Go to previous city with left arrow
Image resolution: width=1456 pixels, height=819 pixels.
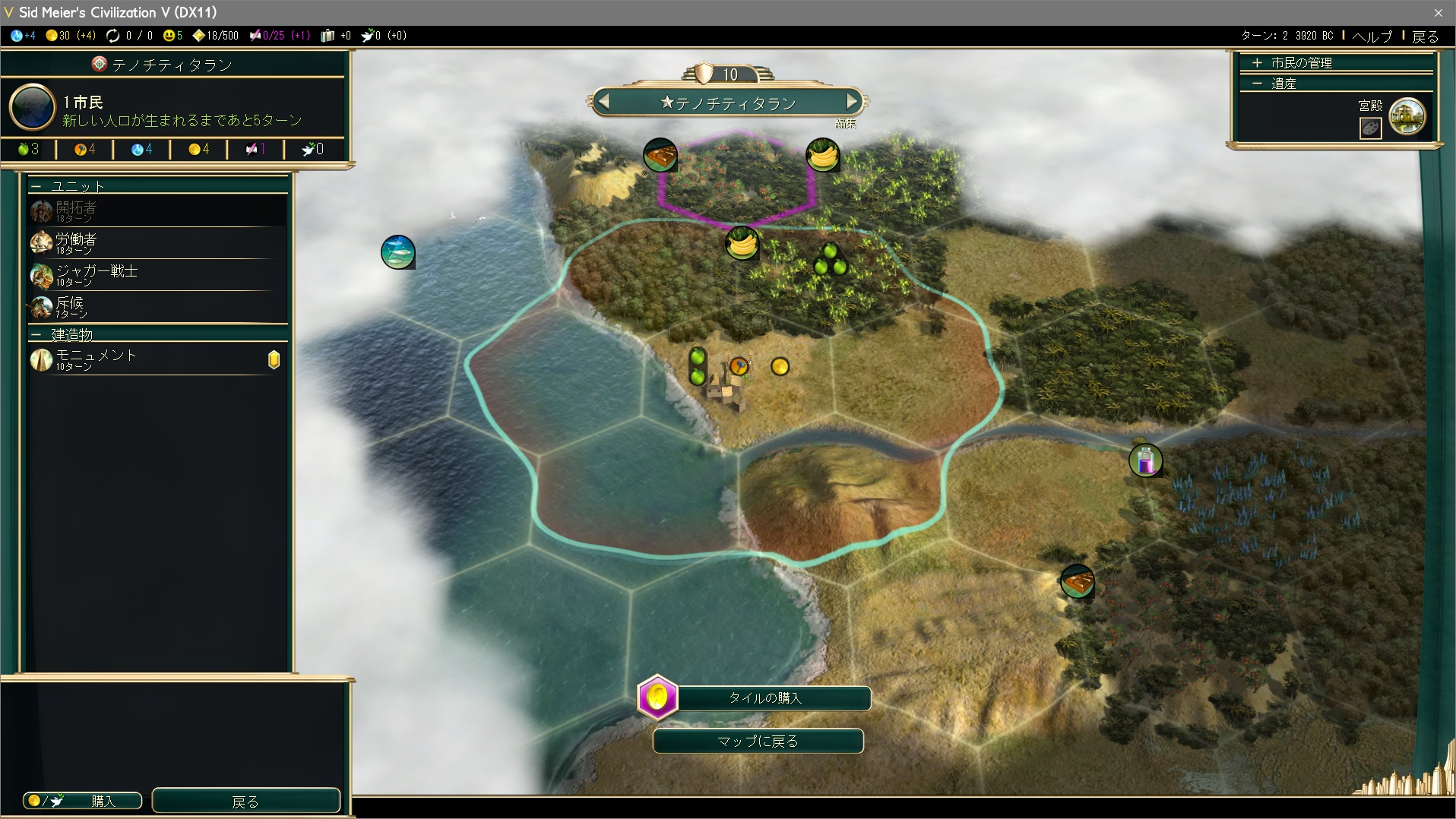click(x=603, y=101)
